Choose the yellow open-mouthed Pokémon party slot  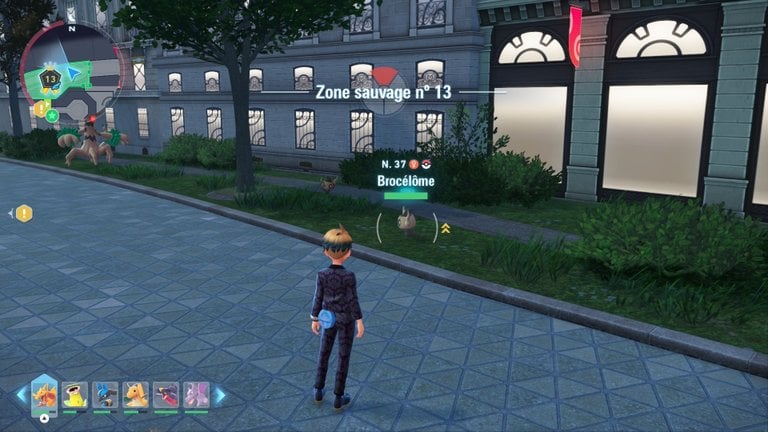pos(75,396)
